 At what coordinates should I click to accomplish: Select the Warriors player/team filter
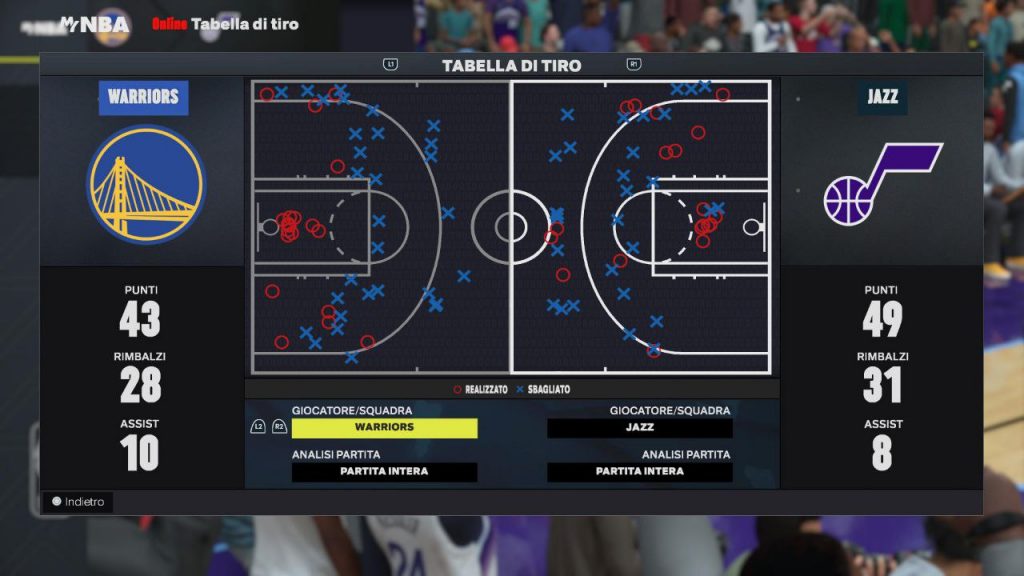(384, 428)
